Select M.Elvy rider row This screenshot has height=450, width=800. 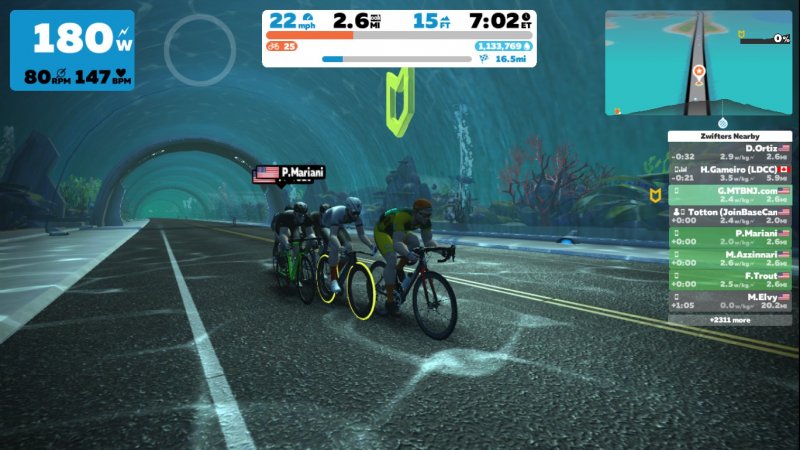[x=729, y=303]
